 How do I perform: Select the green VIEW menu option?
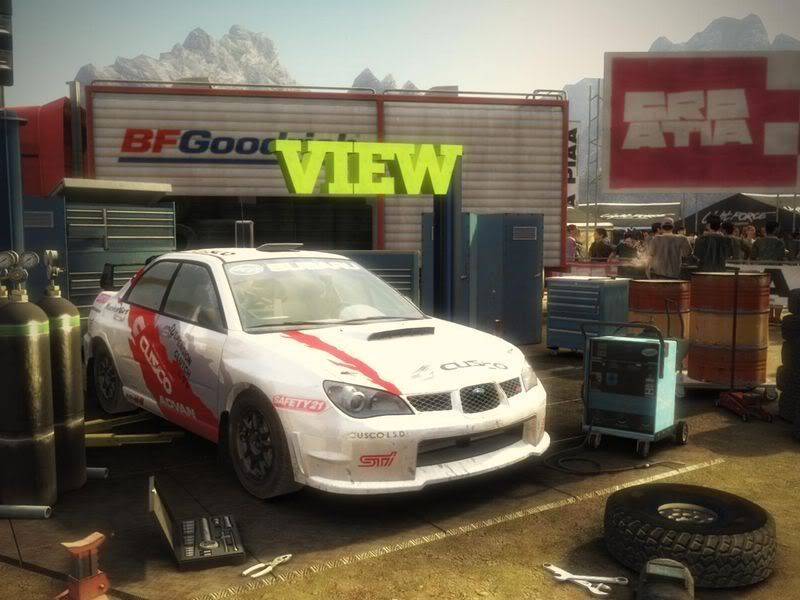click(x=368, y=168)
